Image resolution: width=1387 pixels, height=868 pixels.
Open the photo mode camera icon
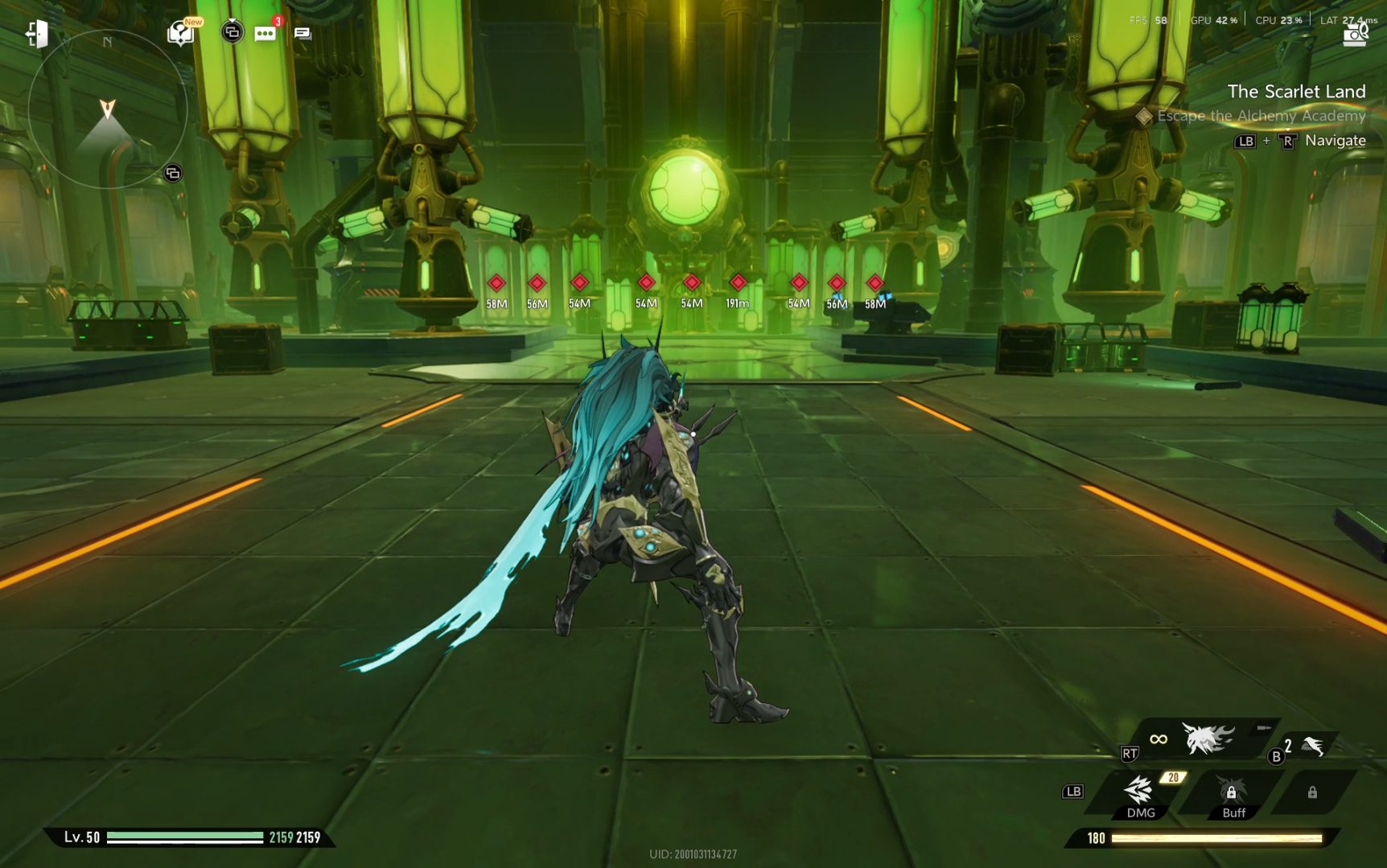[1356, 34]
